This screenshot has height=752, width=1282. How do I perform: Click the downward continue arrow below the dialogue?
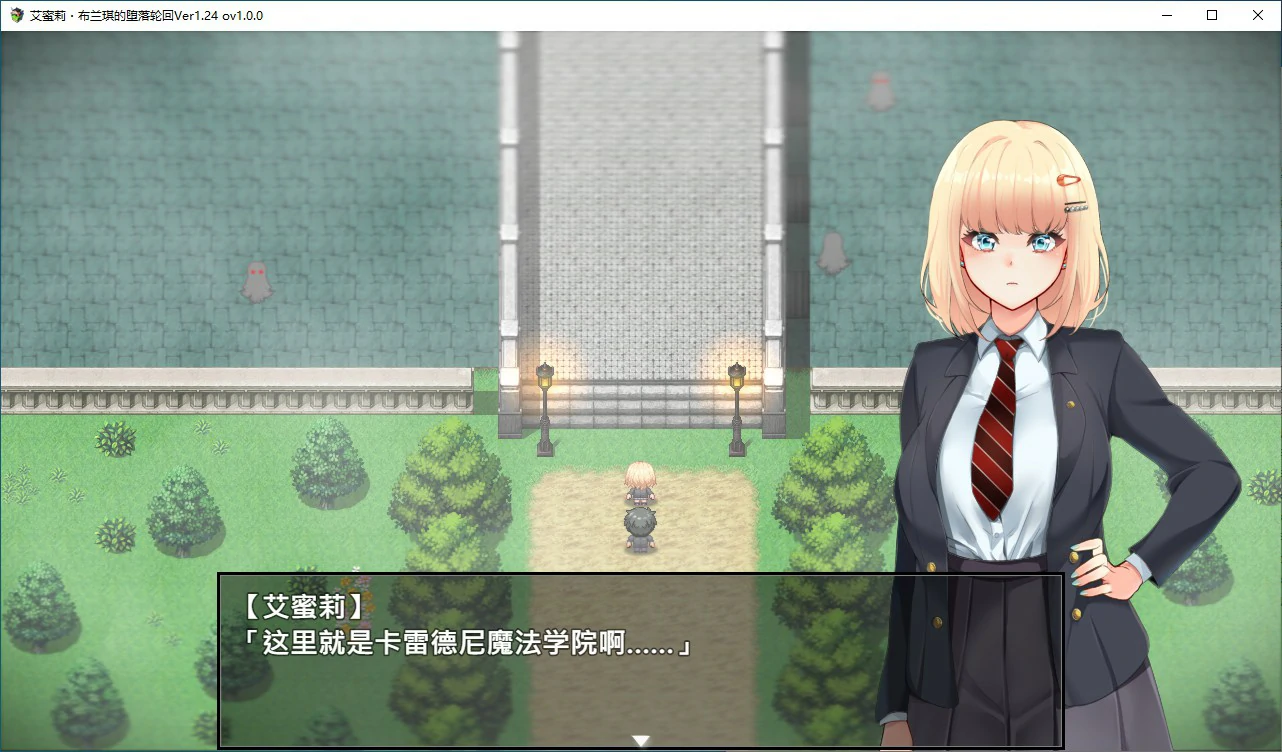(639, 740)
